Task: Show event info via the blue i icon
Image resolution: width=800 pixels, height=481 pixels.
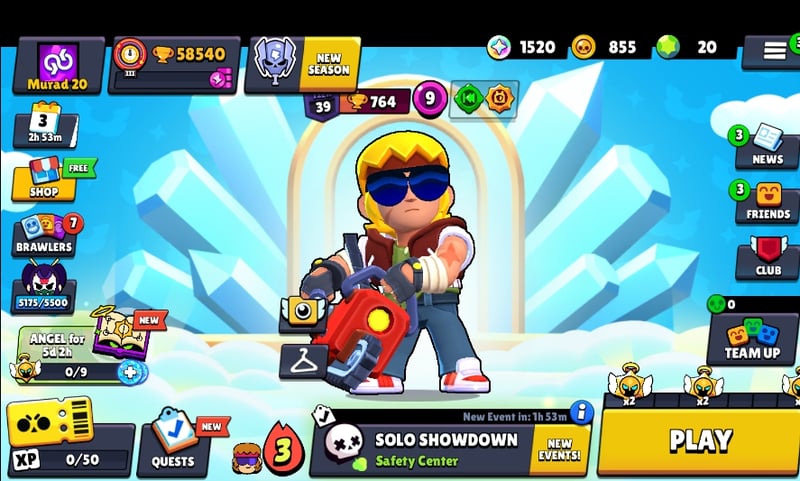Action: 581,411
